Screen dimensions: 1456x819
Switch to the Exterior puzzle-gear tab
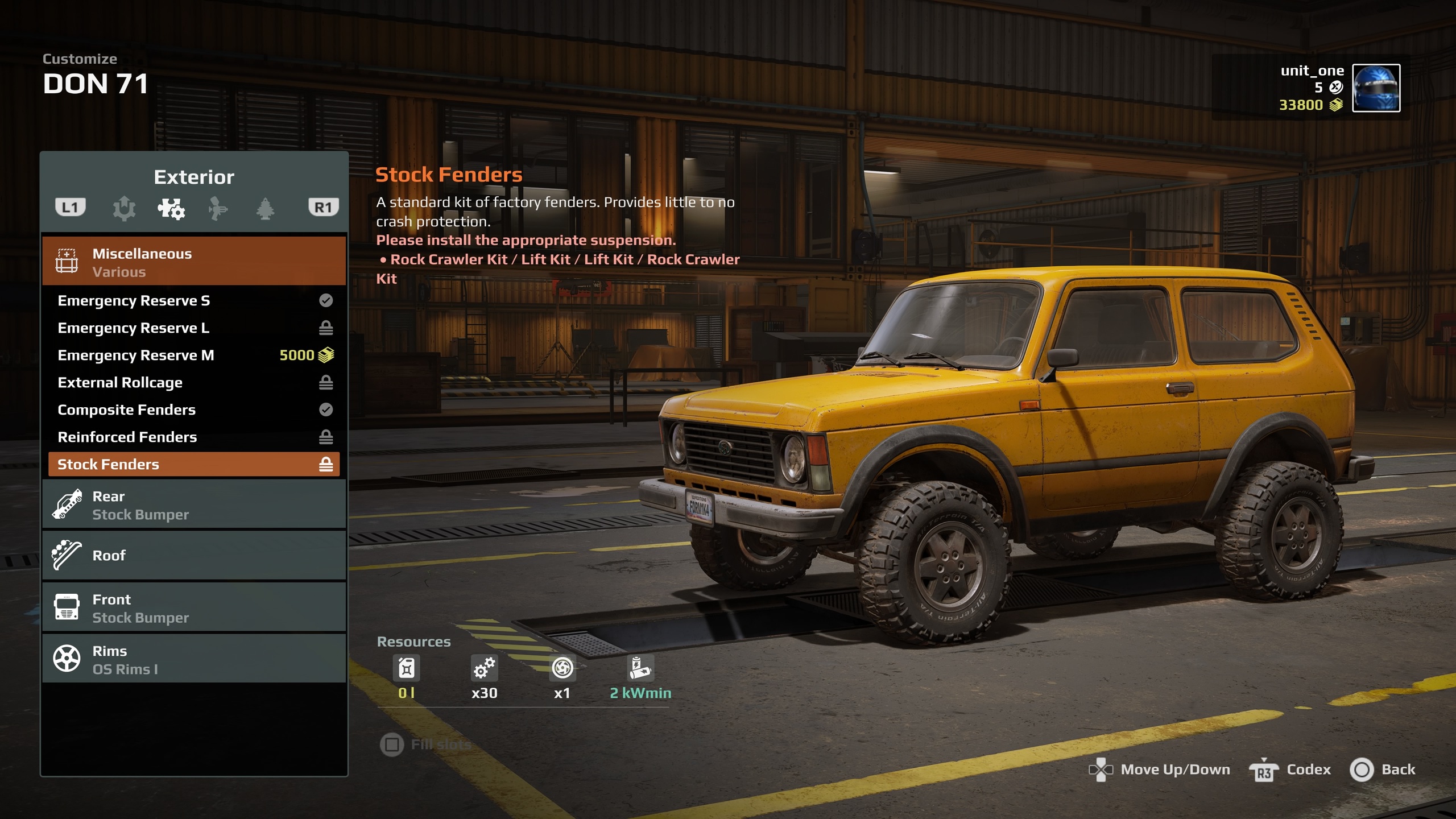click(171, 208)
